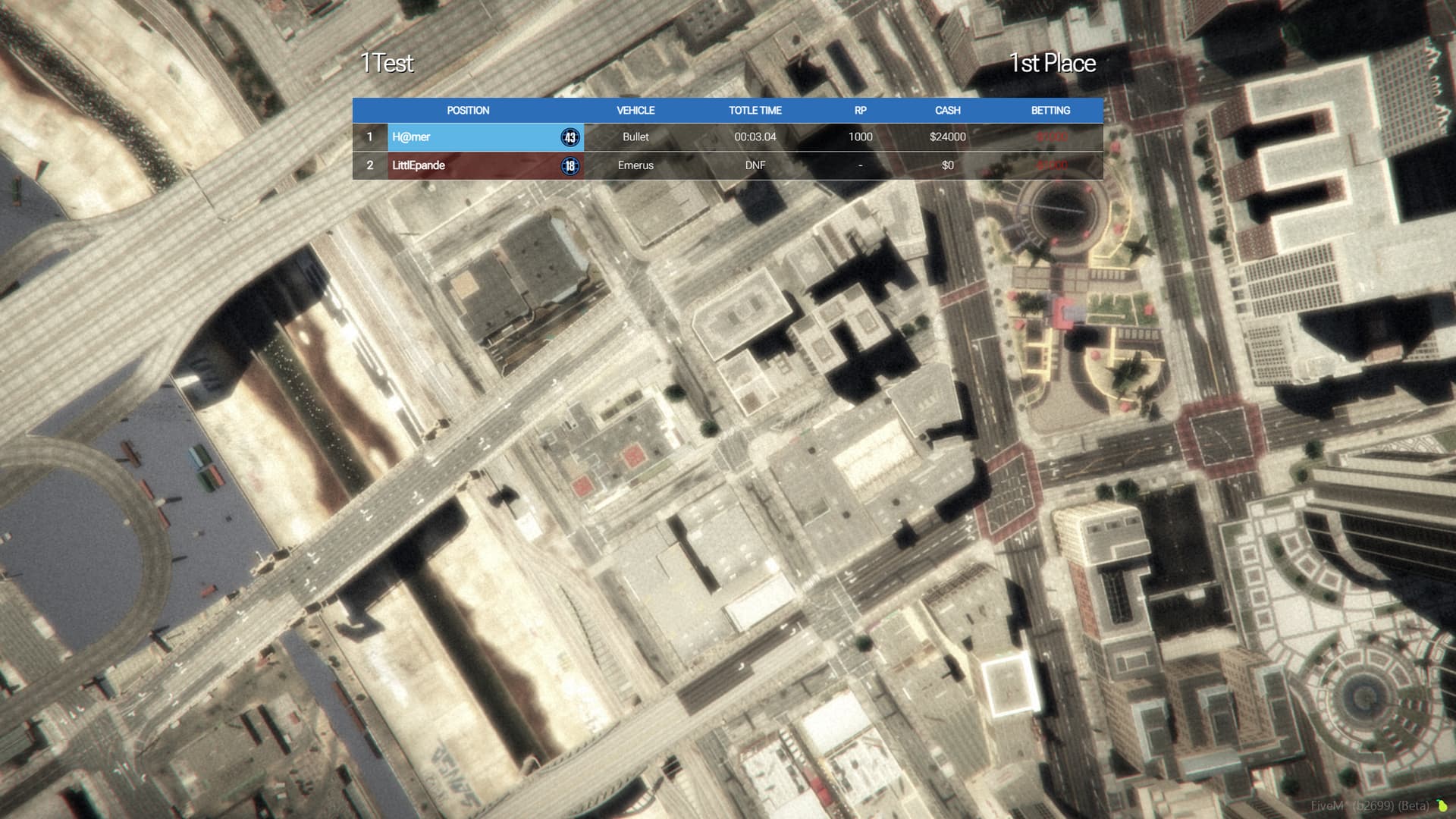Click the DNF status for LittlEpande

coord(755,165)
